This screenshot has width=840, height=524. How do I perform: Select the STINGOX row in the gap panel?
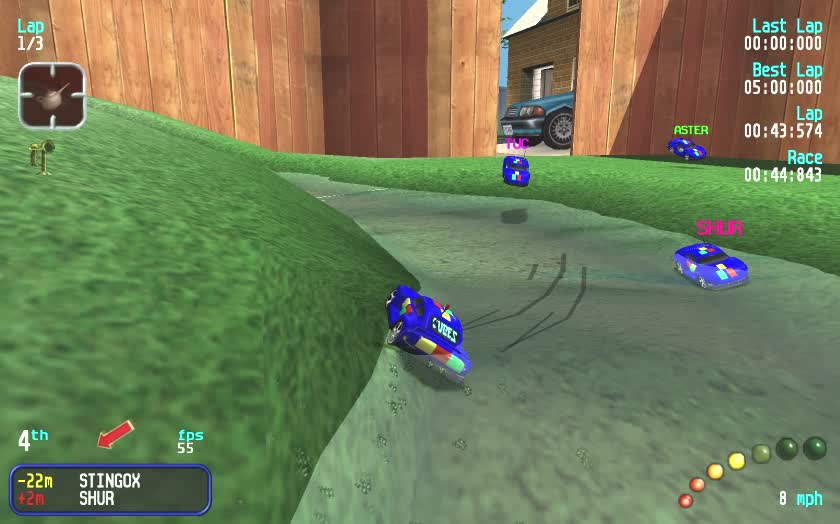[110, 481]
